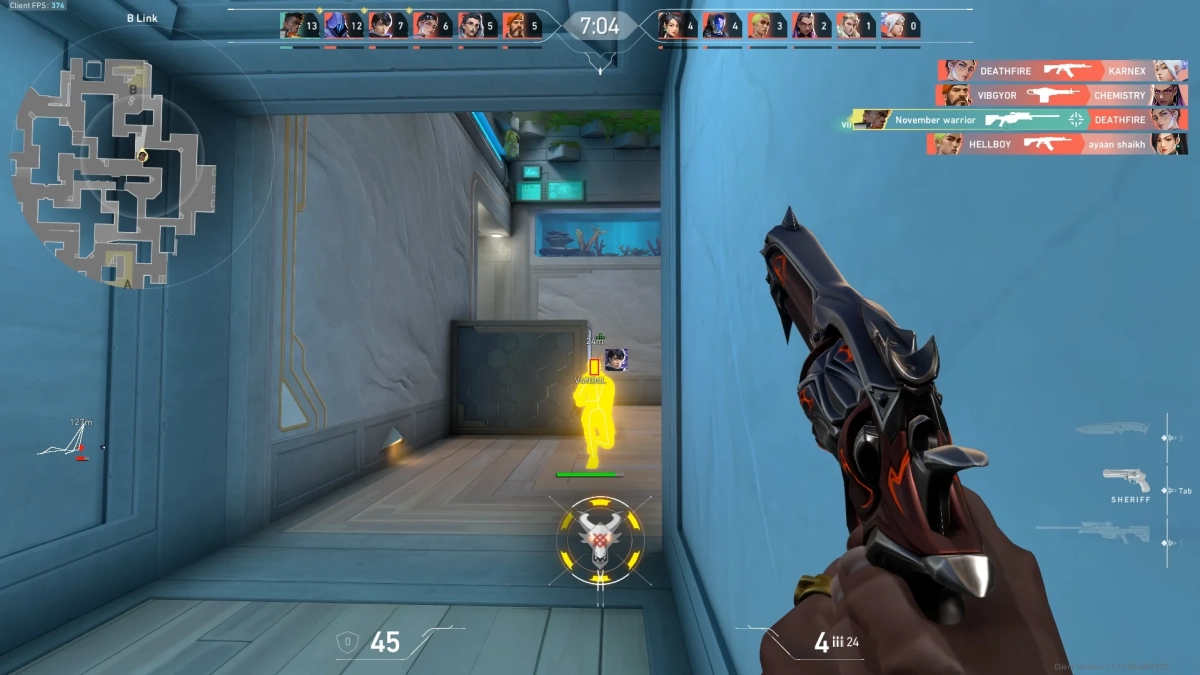
Task: Select the knife in the weapon list
Action: pos(1113,430)
